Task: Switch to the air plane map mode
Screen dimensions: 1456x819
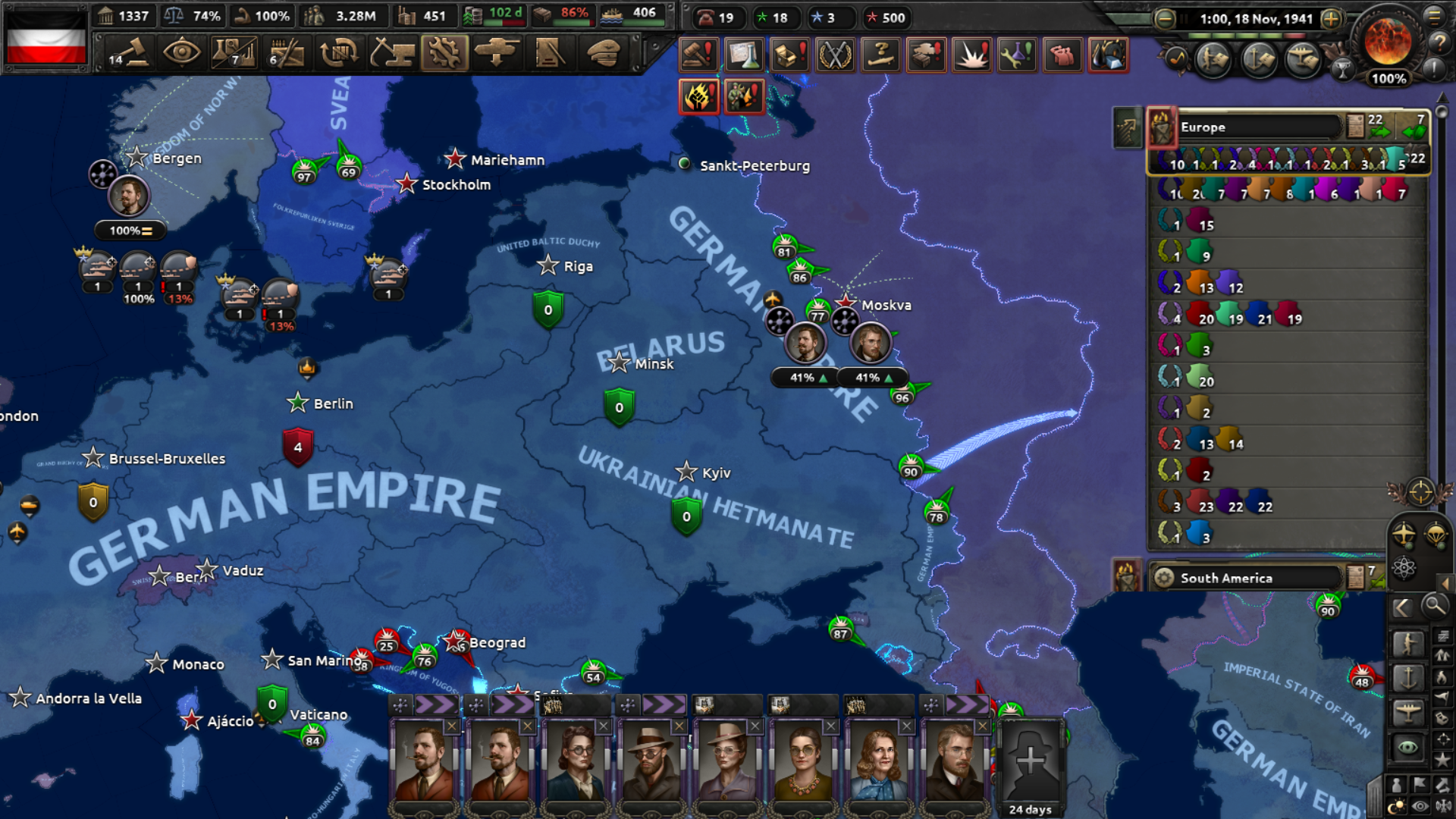Action: (1407, 712)
